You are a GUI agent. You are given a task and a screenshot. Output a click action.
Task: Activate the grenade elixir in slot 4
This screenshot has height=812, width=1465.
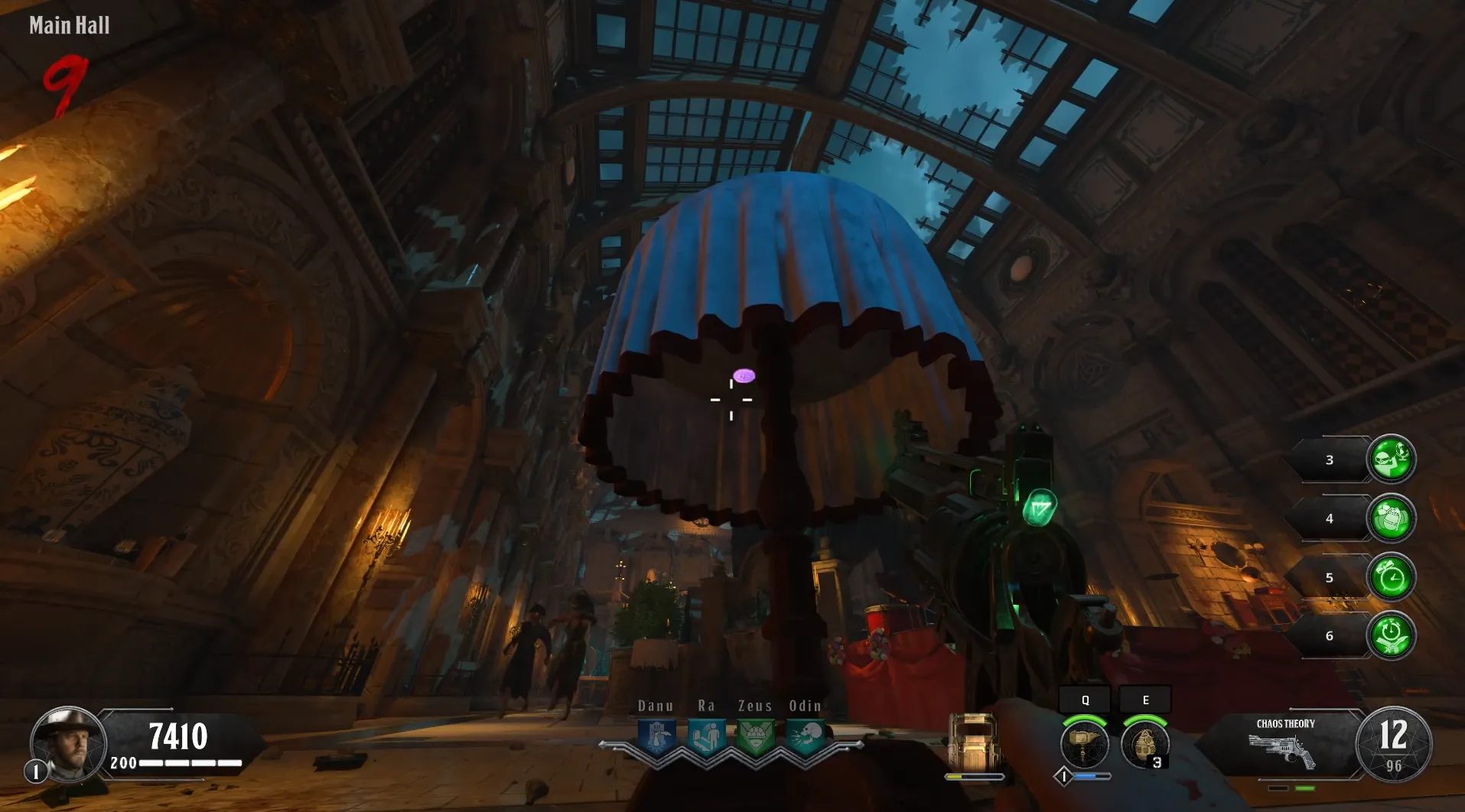[x=1391, y=518]
